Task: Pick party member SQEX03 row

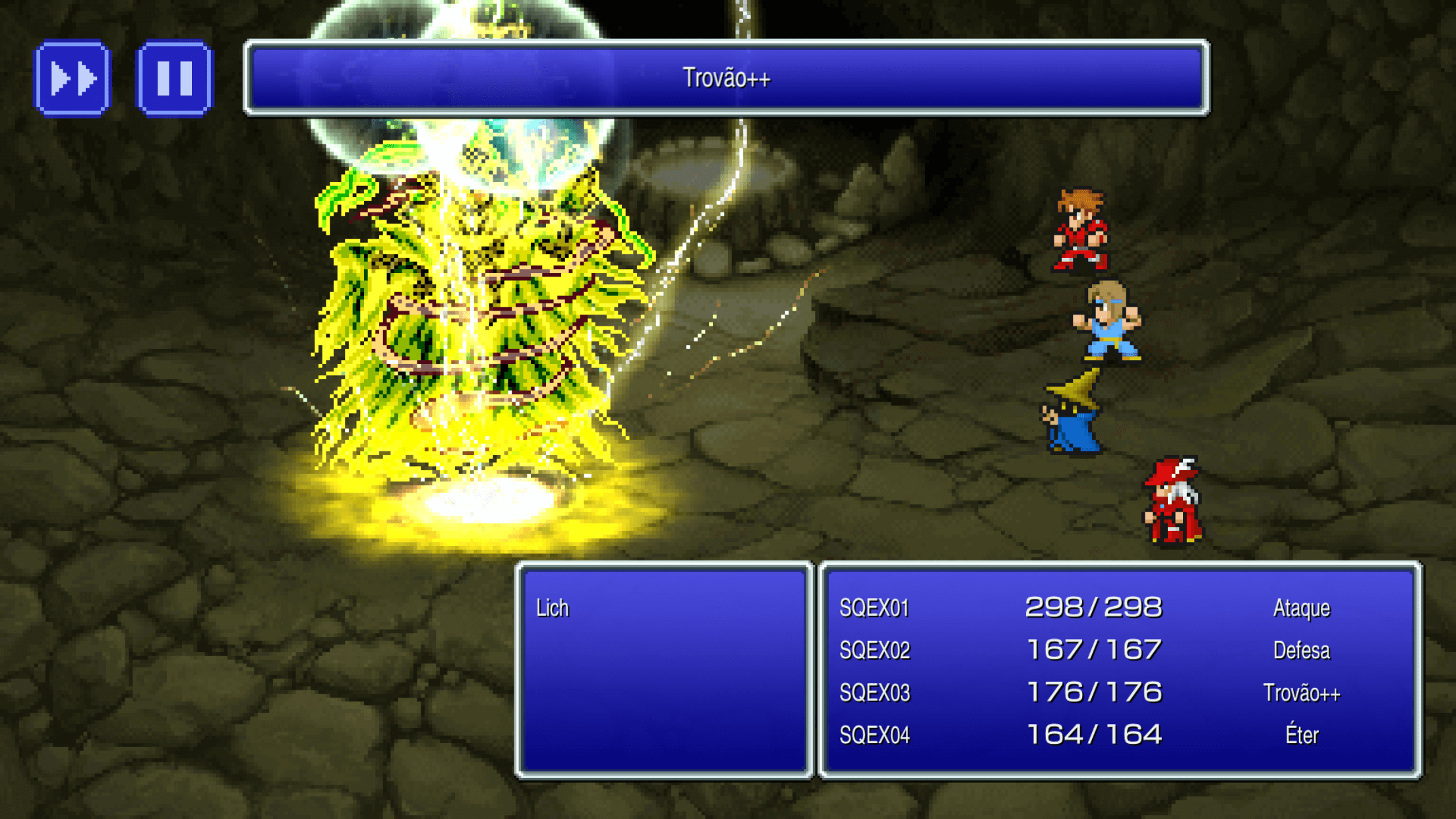Action: pyautogui.click(x=874, y=692)
